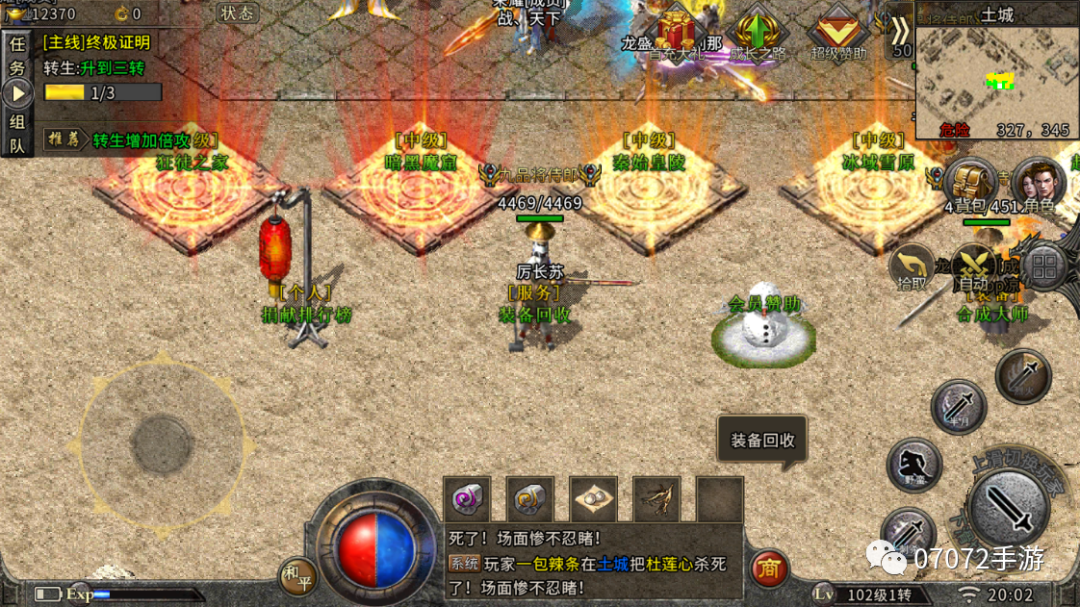Expand the top icon bar with the double-arrow

point(901,31)
